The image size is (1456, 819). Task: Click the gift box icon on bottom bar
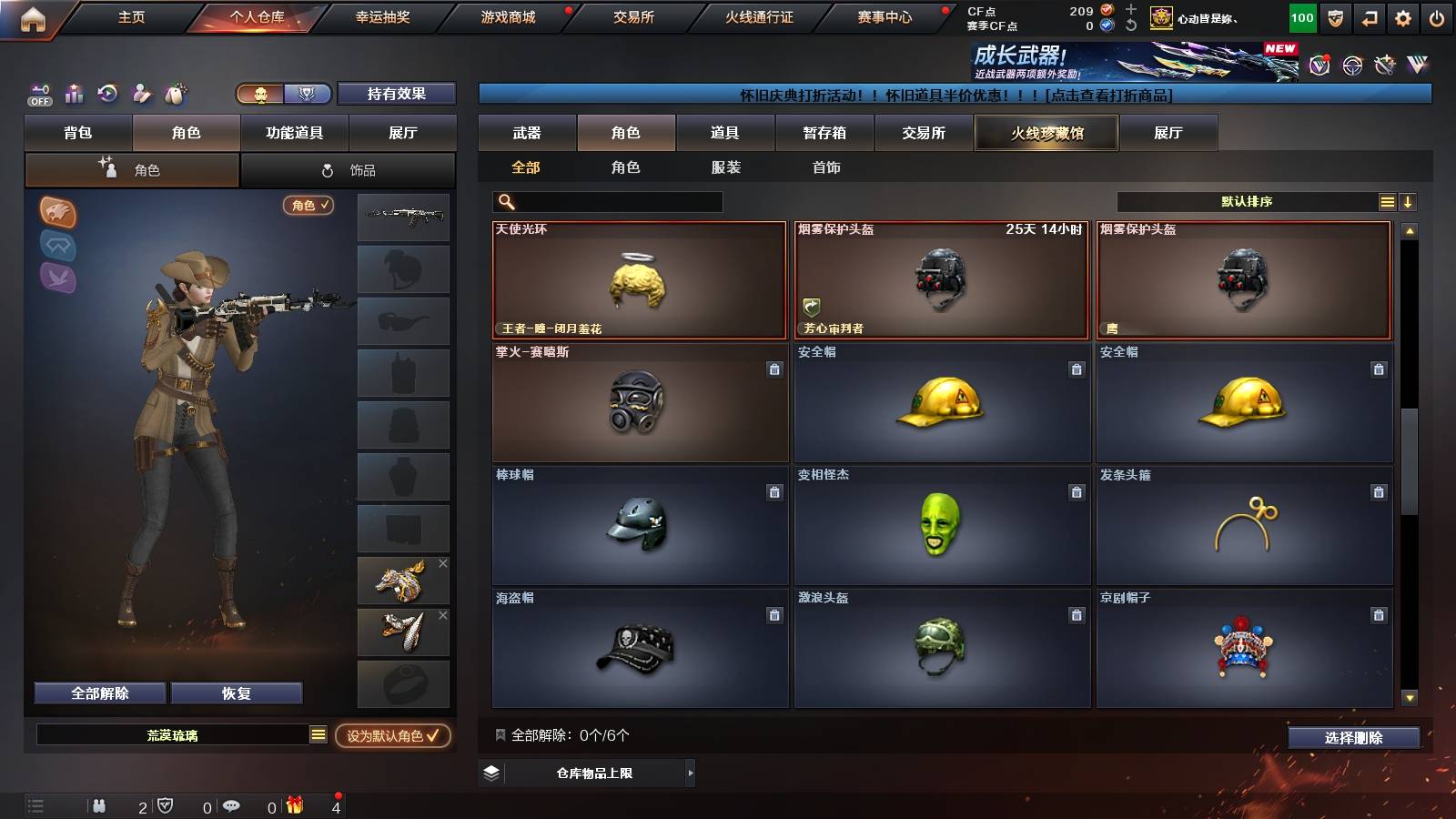(x=293, y=804)
